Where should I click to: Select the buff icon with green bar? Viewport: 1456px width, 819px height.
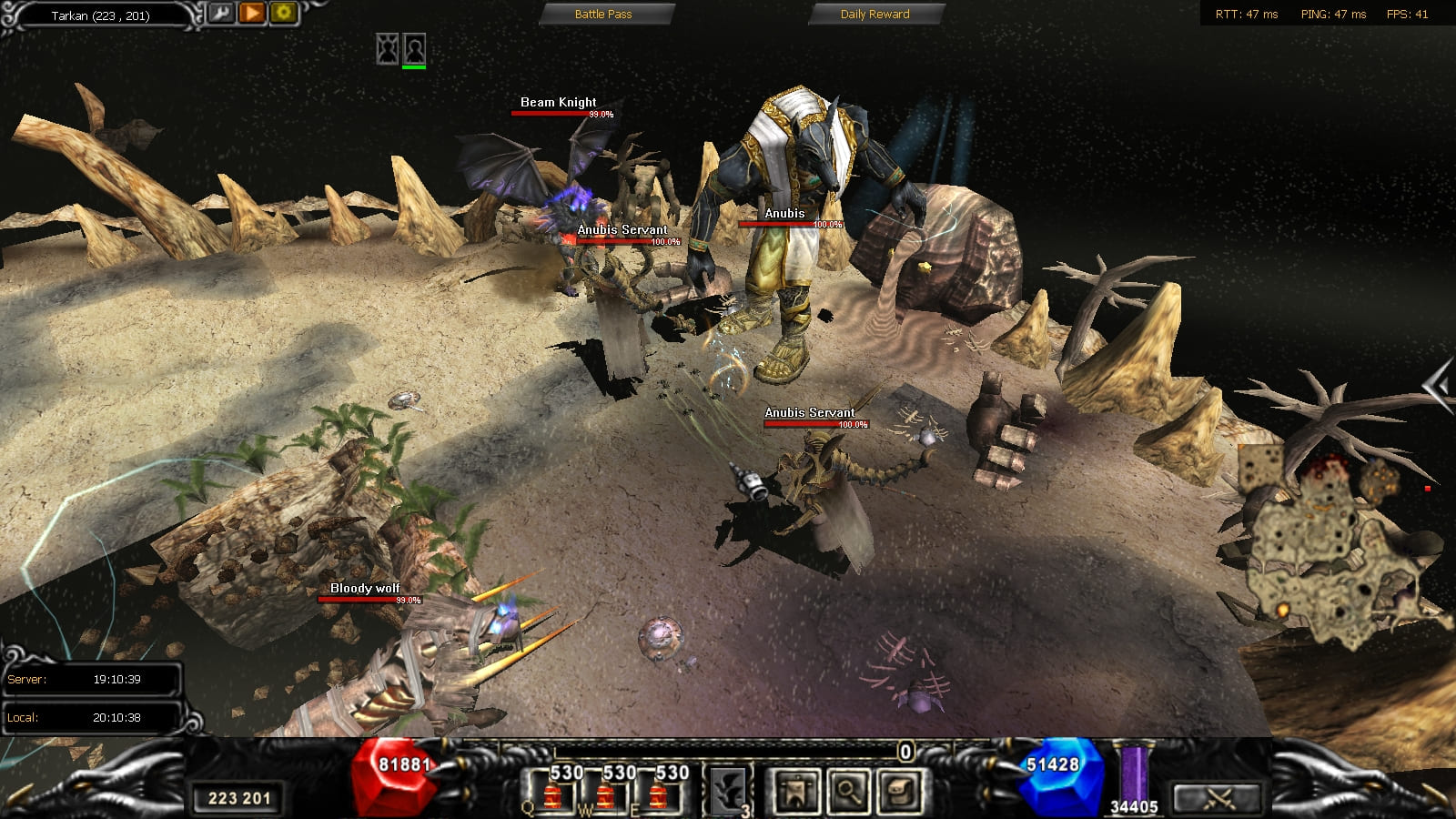[414, 47]
